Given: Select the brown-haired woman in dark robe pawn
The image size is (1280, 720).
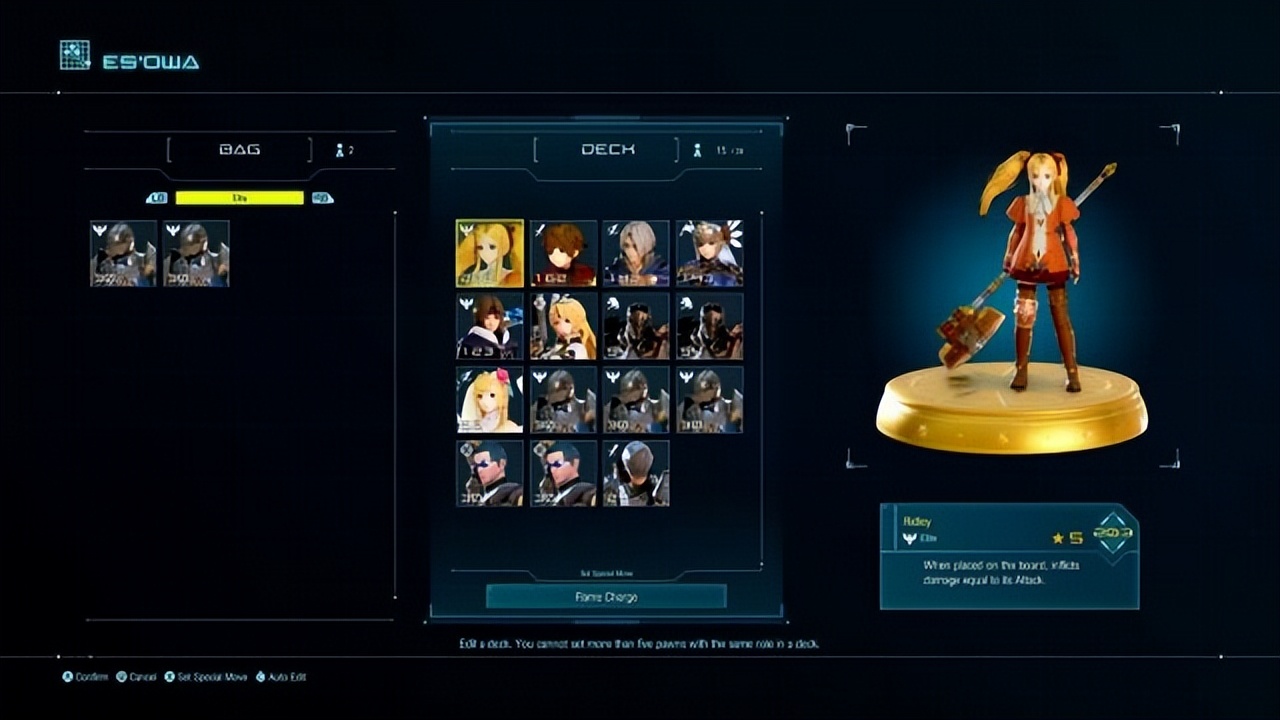Looking at the screenshot, I should 490,326.
